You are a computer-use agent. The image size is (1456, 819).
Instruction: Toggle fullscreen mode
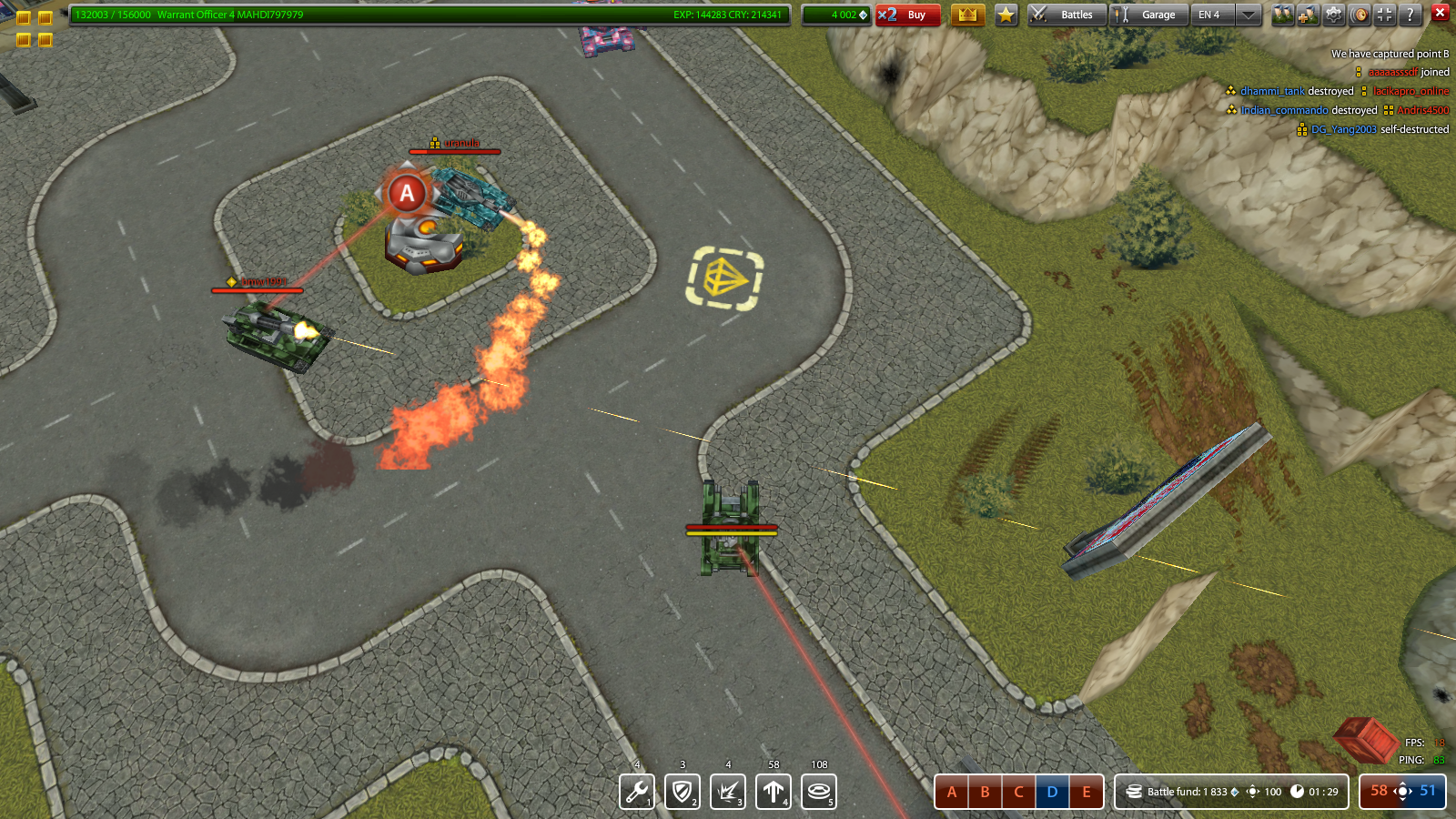(x=1384, y=15)
